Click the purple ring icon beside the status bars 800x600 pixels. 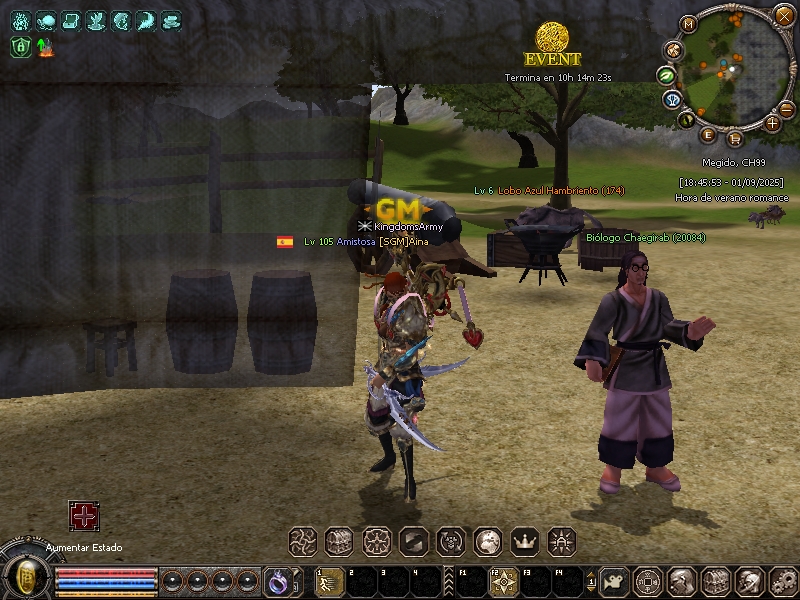pos(276,581)
